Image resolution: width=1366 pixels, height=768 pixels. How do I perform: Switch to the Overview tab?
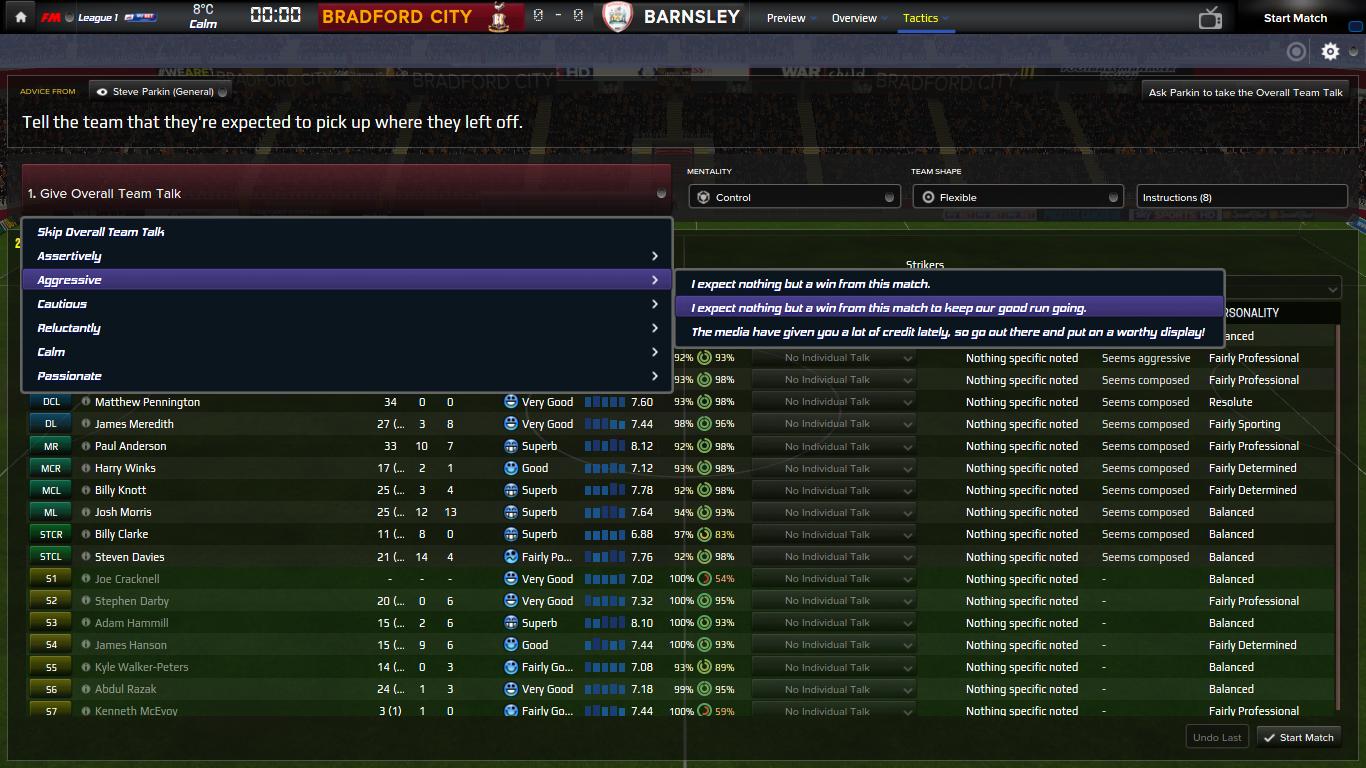(854, 18)
